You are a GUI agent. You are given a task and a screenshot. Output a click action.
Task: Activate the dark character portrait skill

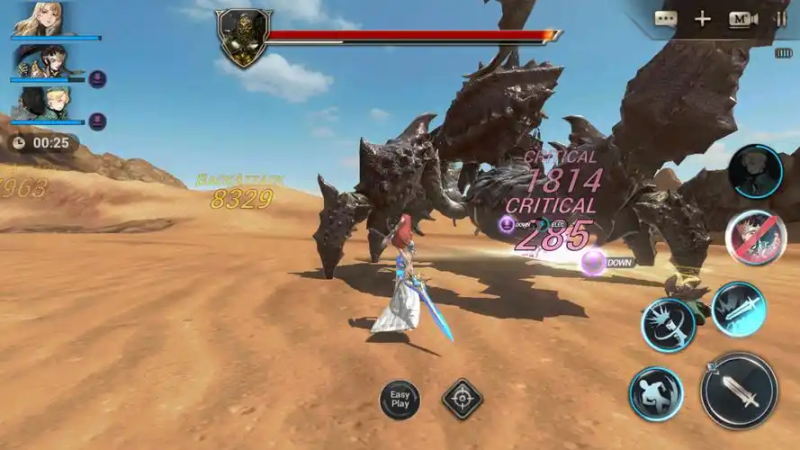point(755,171)
